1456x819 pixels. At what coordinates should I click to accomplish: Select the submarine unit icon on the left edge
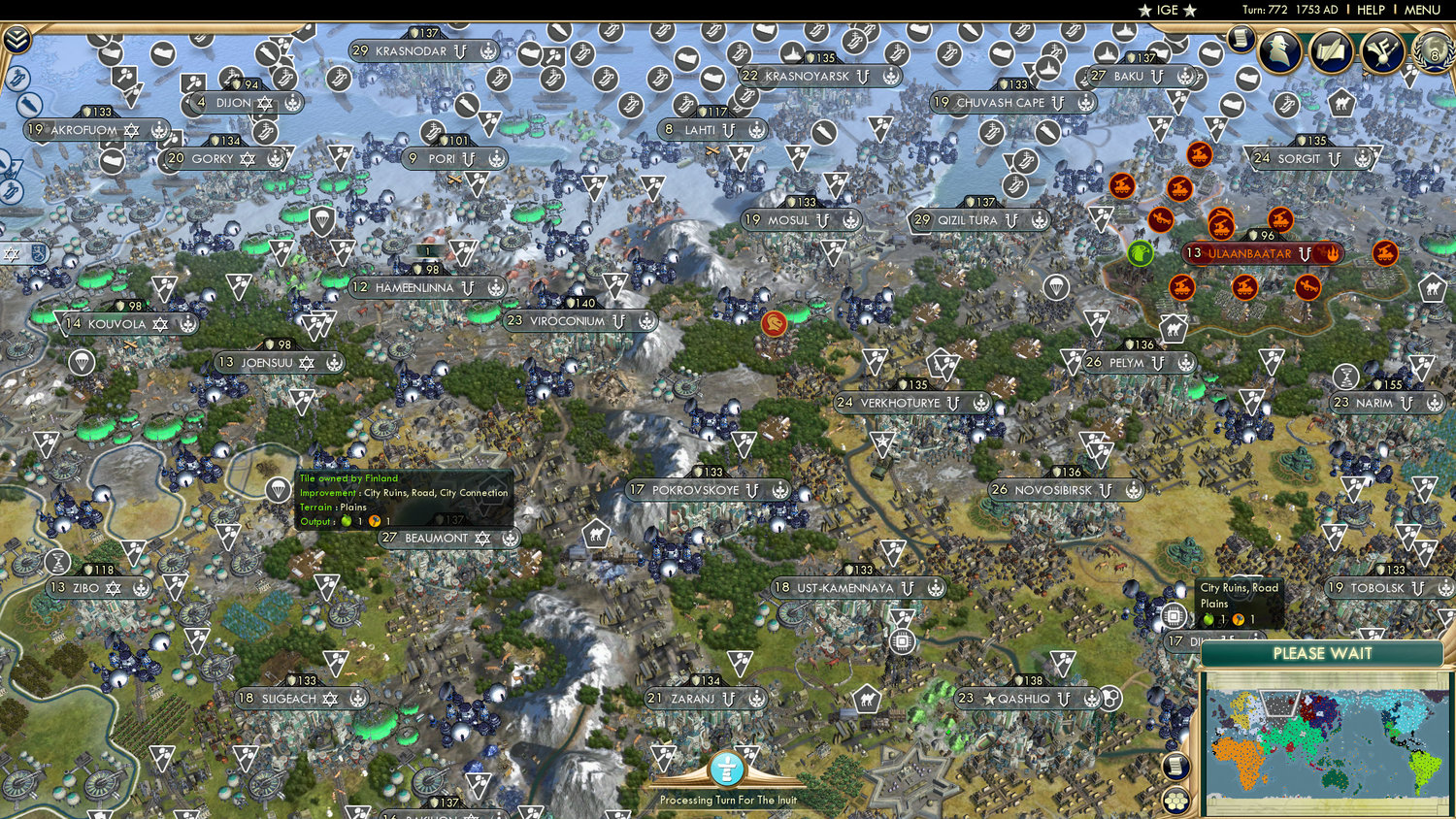[x=27, y=104]
